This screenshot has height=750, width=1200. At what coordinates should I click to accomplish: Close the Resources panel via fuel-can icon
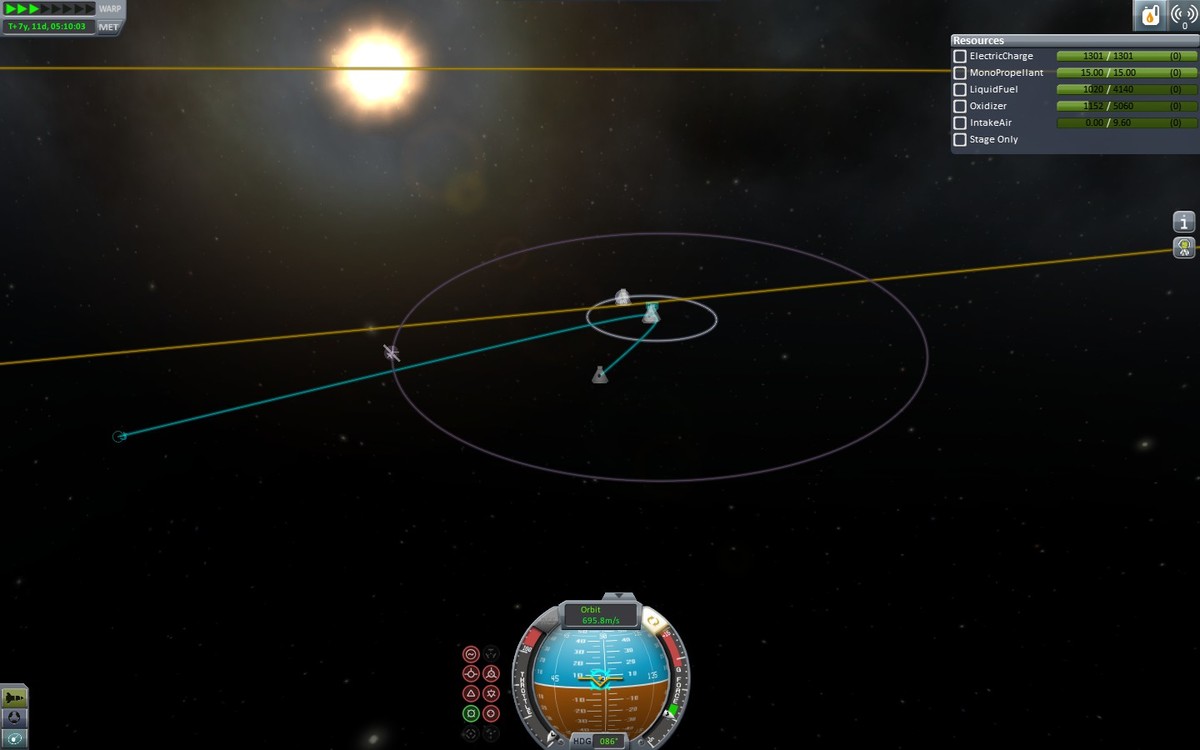point(1149,16)
